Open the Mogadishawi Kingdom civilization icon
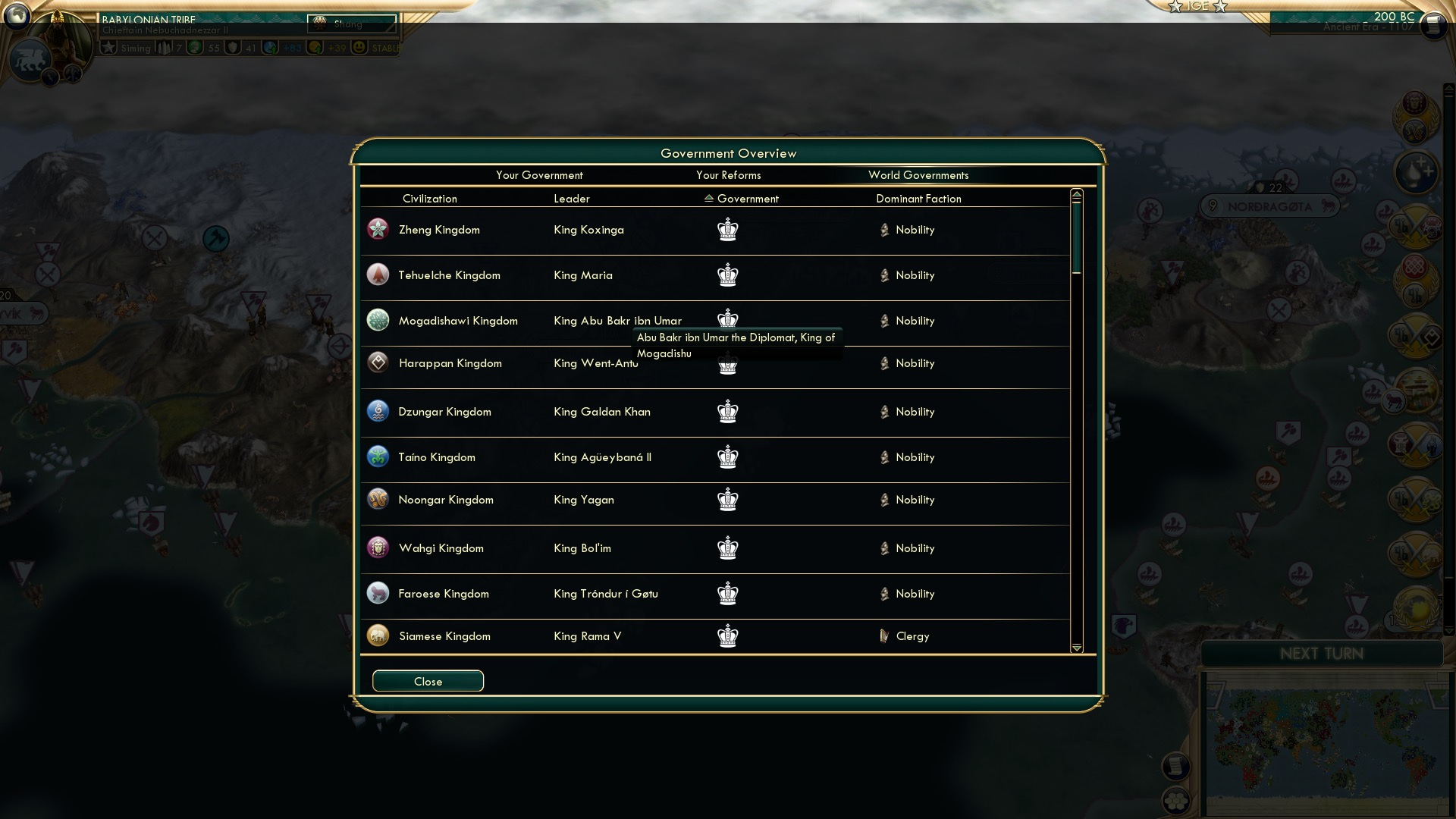The height and width of the screenshot is (819, 1456). [378, 320]
